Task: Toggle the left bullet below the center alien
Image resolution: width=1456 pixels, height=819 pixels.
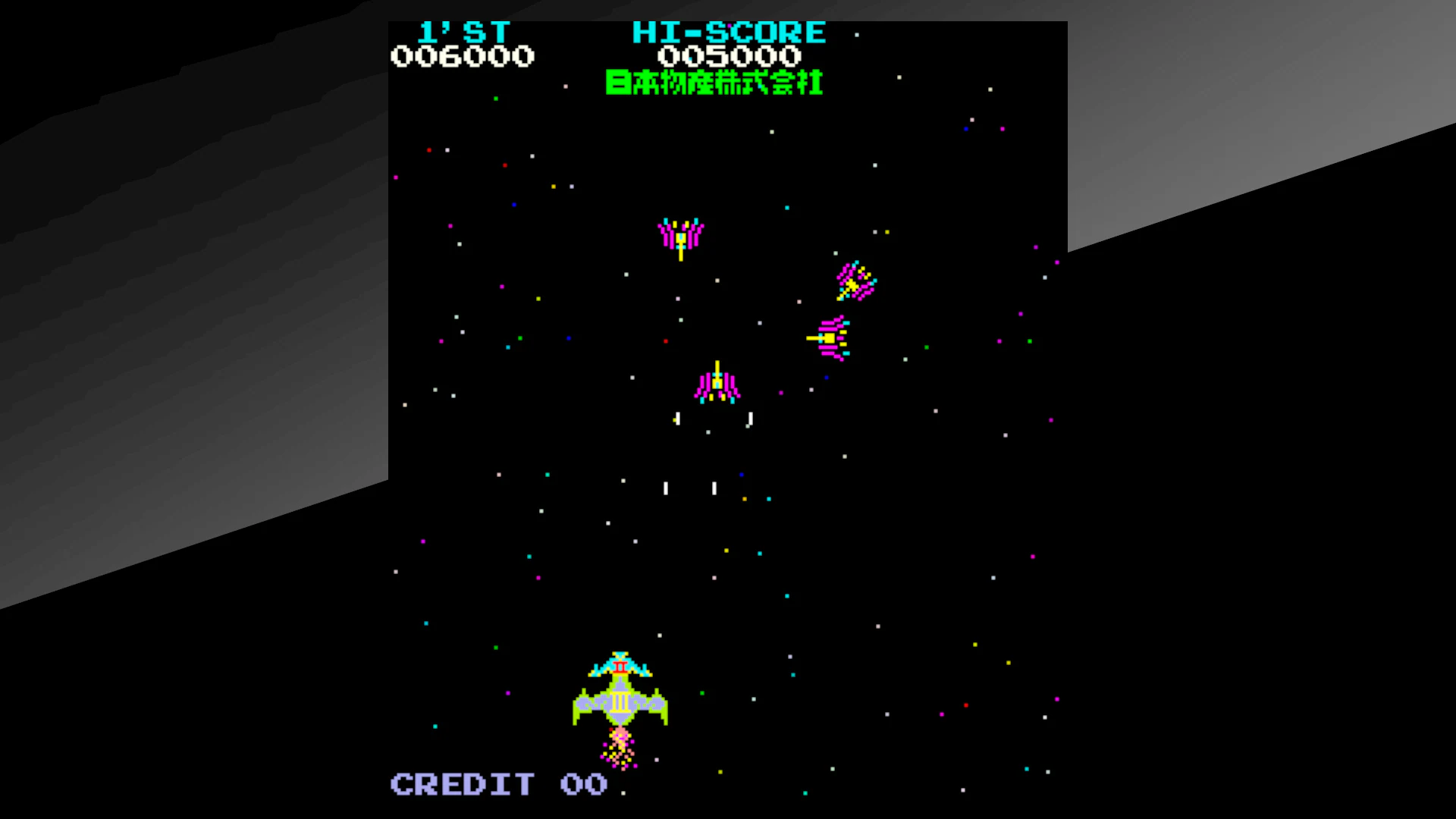Action: tap(677, 419)
